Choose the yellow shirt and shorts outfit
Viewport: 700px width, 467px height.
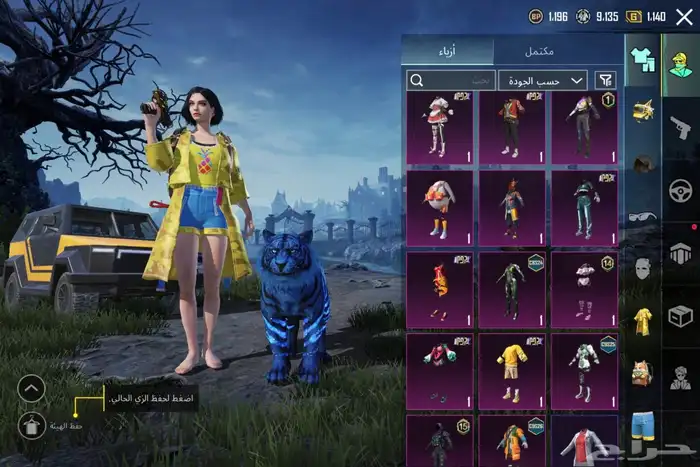(x=512, y=369)
